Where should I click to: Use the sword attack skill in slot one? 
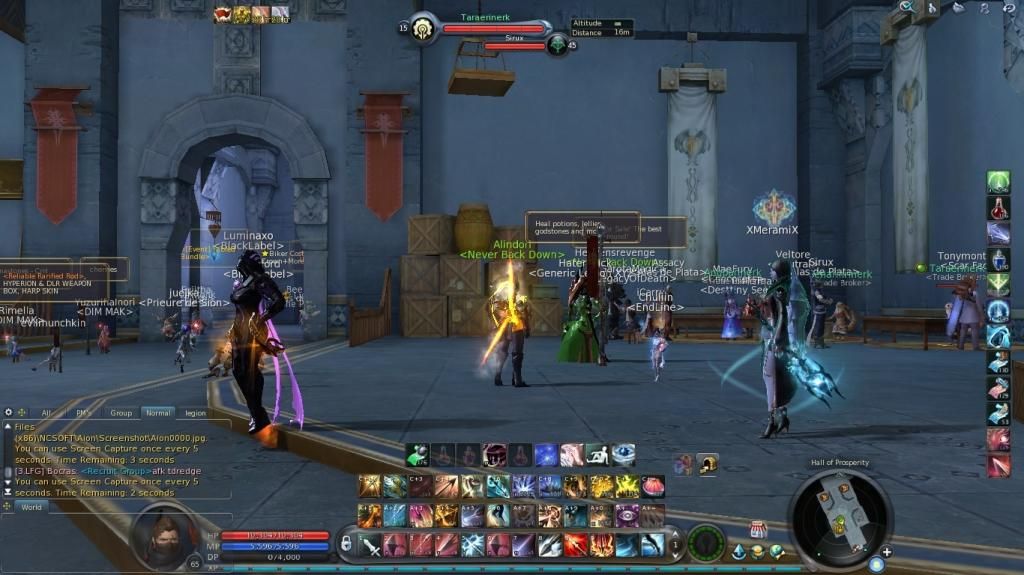point(370,545)
